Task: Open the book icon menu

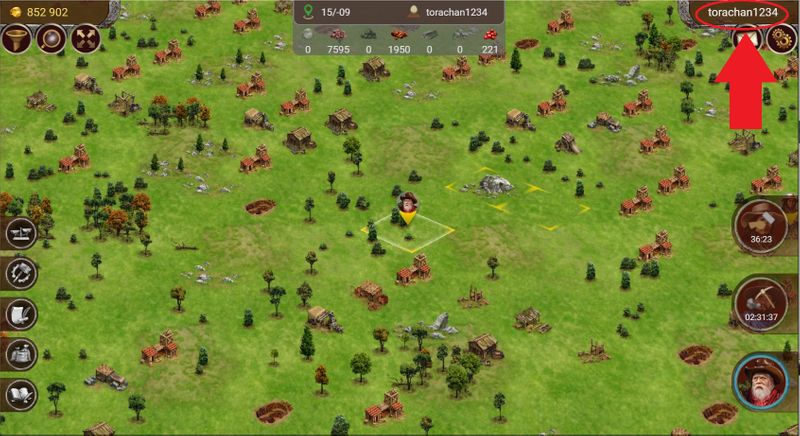Action: coord(21,392)
